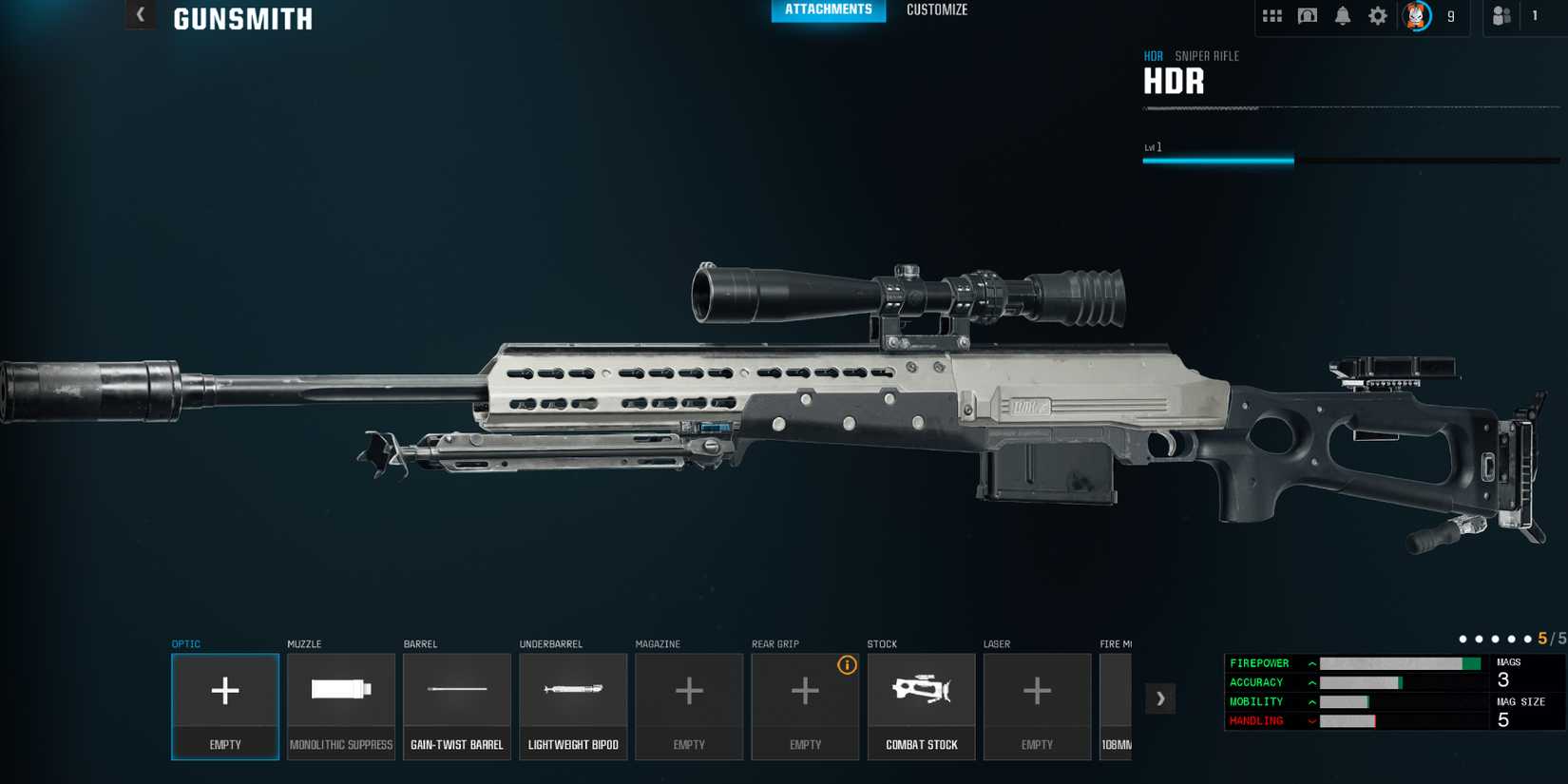Go back using the top-left arrow
This screenshot has height=784, width=1568.
pyautogui.click(x=141, y=14)
